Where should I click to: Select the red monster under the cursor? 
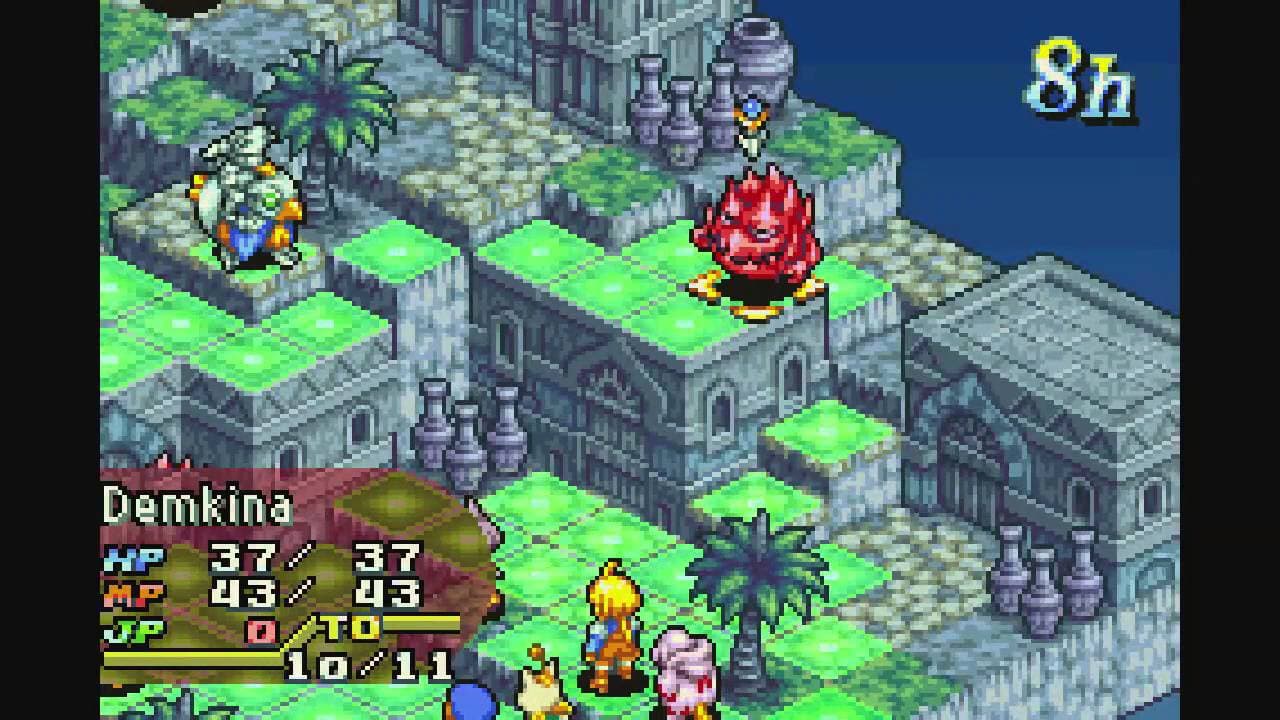pyautogui.click(x=755, y=233)
